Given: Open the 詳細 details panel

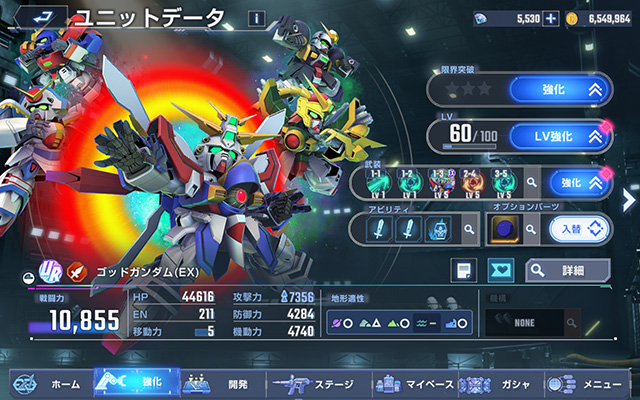Looking at the screenshot, I should tap(567, 269).
